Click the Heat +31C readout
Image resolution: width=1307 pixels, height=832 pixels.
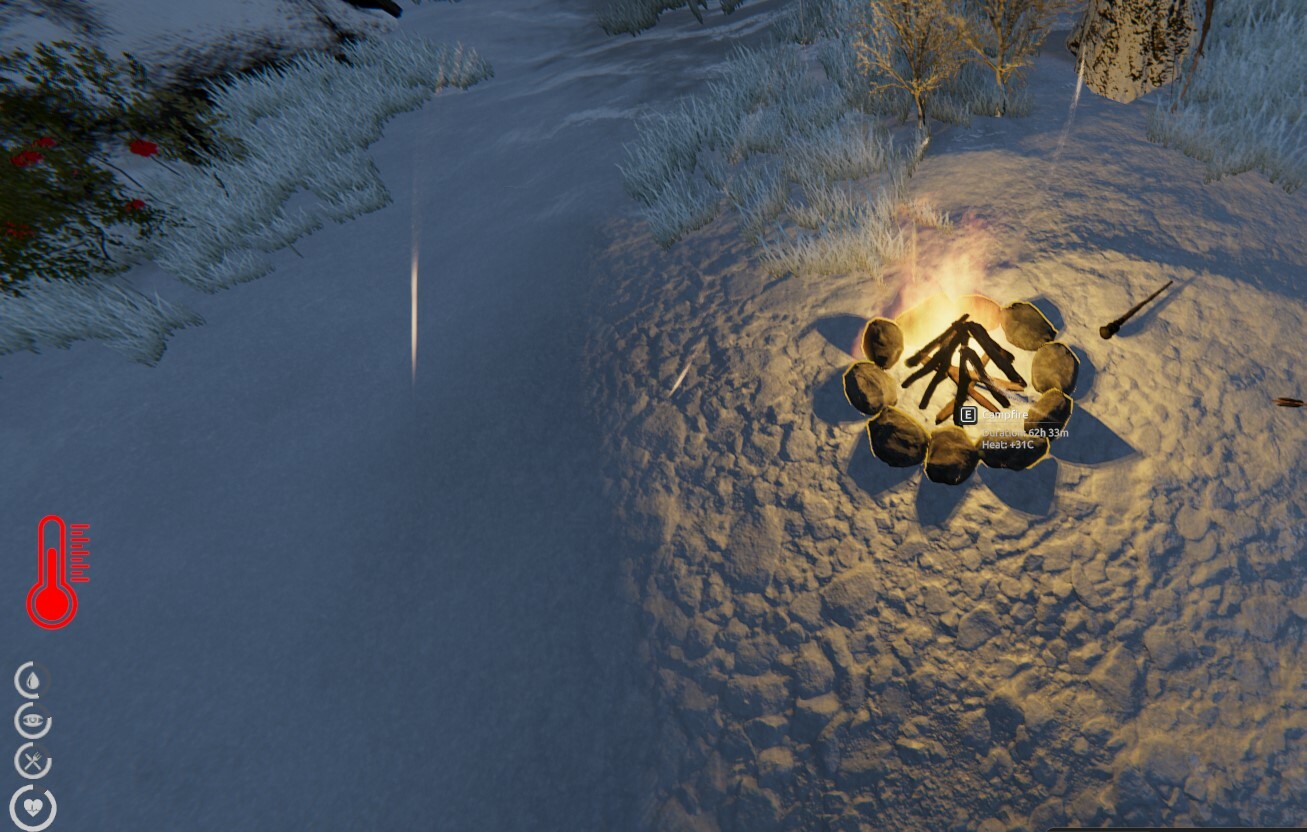click(1008, 446)
